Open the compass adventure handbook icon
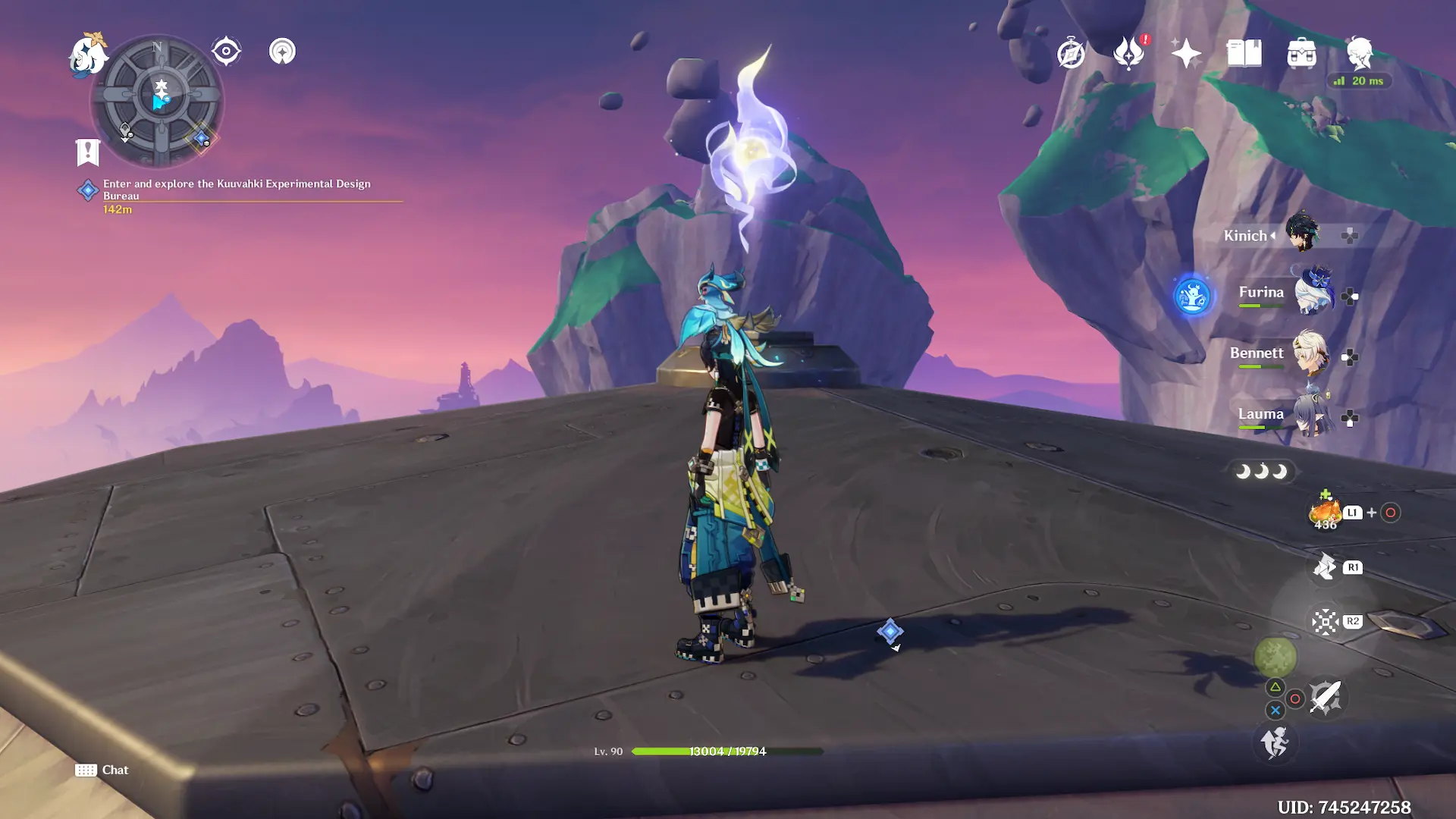This screenshot has height=819, width=1456. 1071,54
